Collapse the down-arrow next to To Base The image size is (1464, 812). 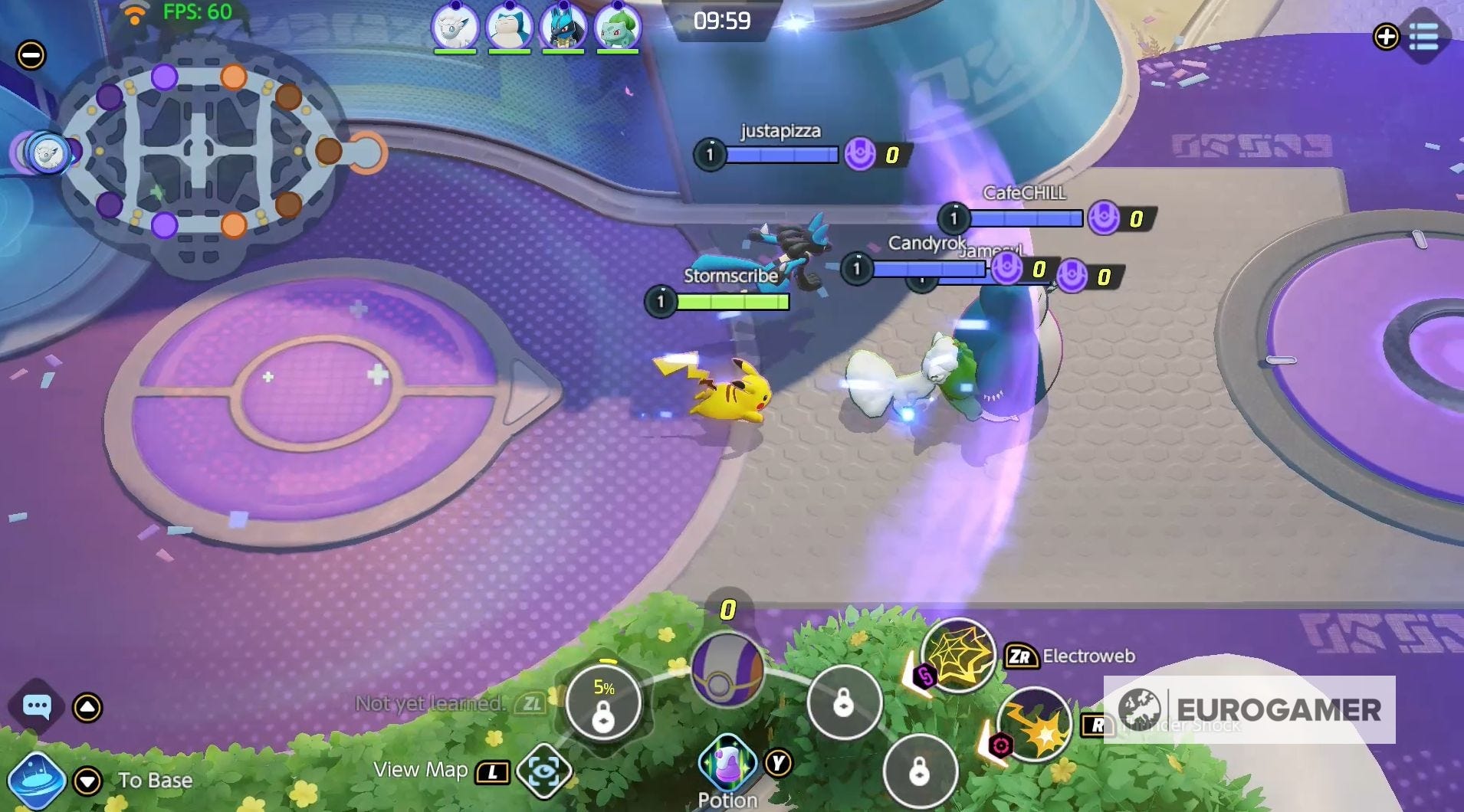87,780
